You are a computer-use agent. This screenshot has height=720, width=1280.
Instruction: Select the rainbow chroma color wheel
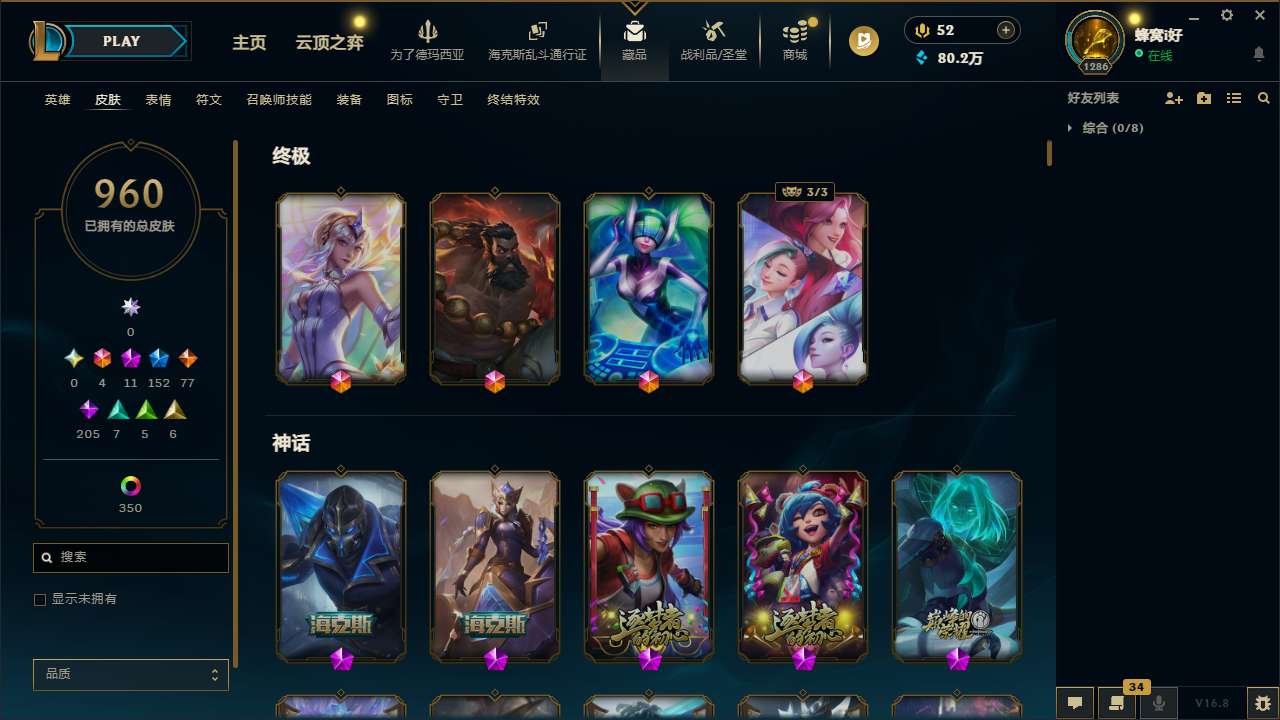(x=130, y=487)
